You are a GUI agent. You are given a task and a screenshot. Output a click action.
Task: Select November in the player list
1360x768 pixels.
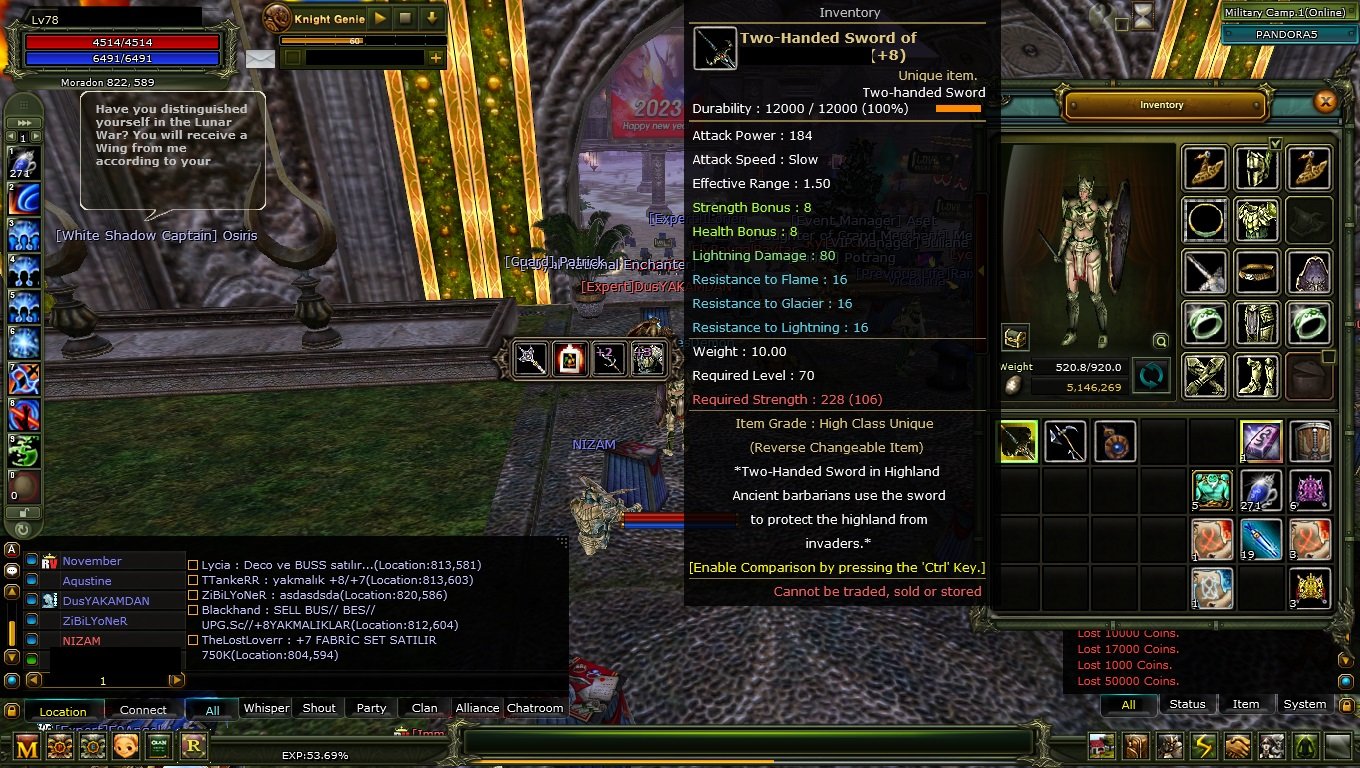[x=92, y=561]
